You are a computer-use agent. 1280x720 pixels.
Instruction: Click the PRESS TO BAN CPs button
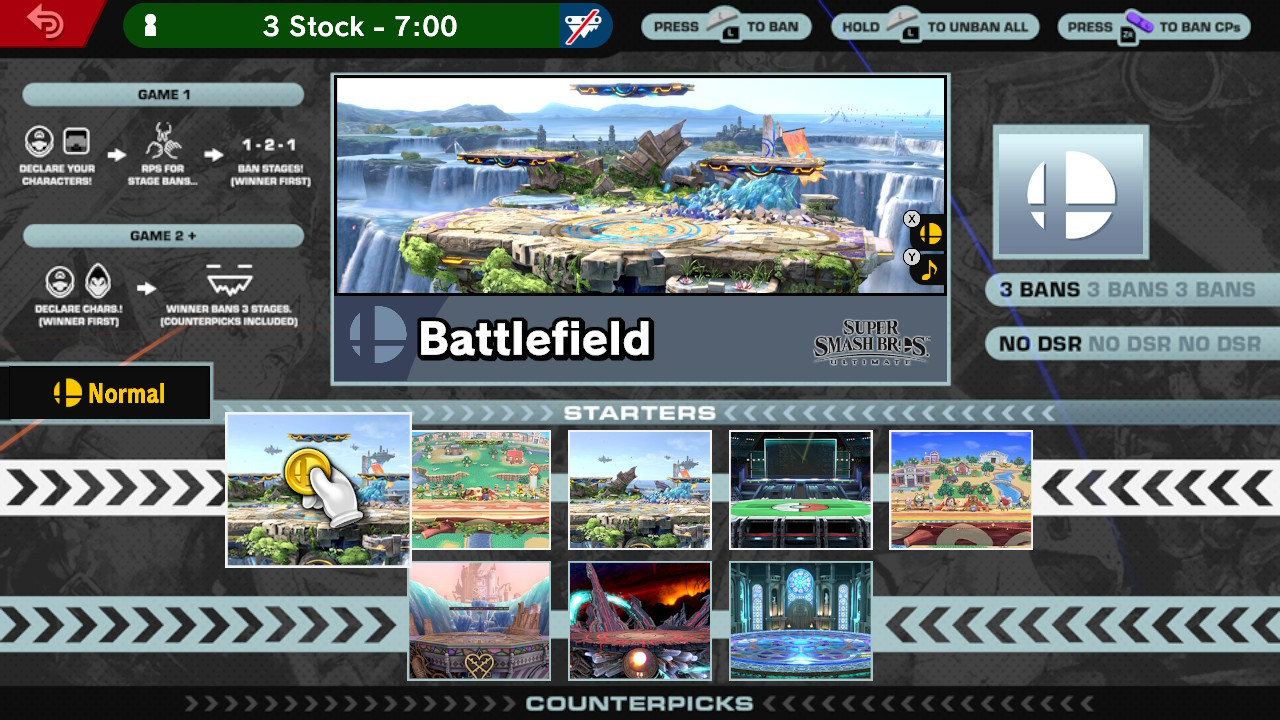tap(1152, 26)
